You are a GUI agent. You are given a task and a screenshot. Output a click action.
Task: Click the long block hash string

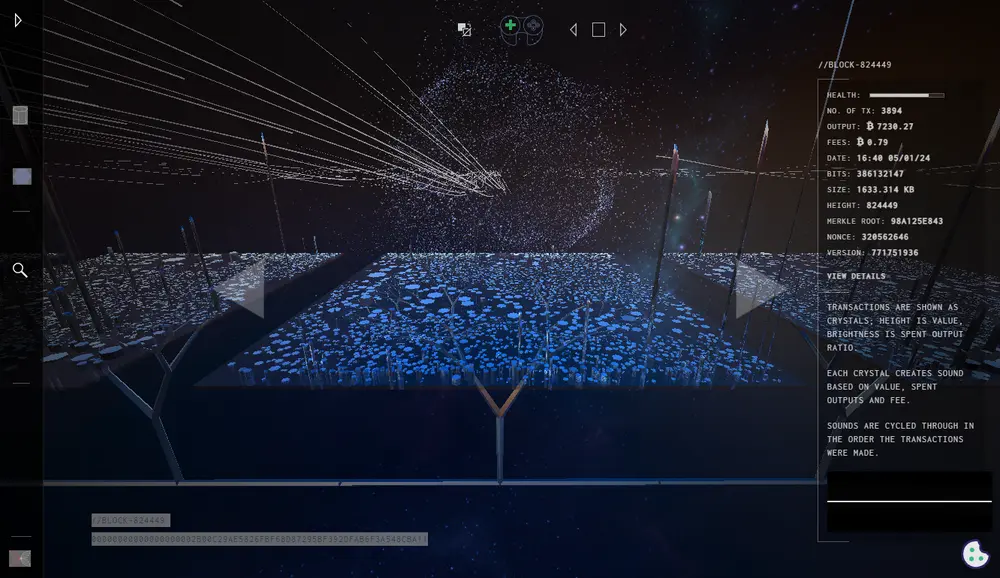(x=259, y=539)
